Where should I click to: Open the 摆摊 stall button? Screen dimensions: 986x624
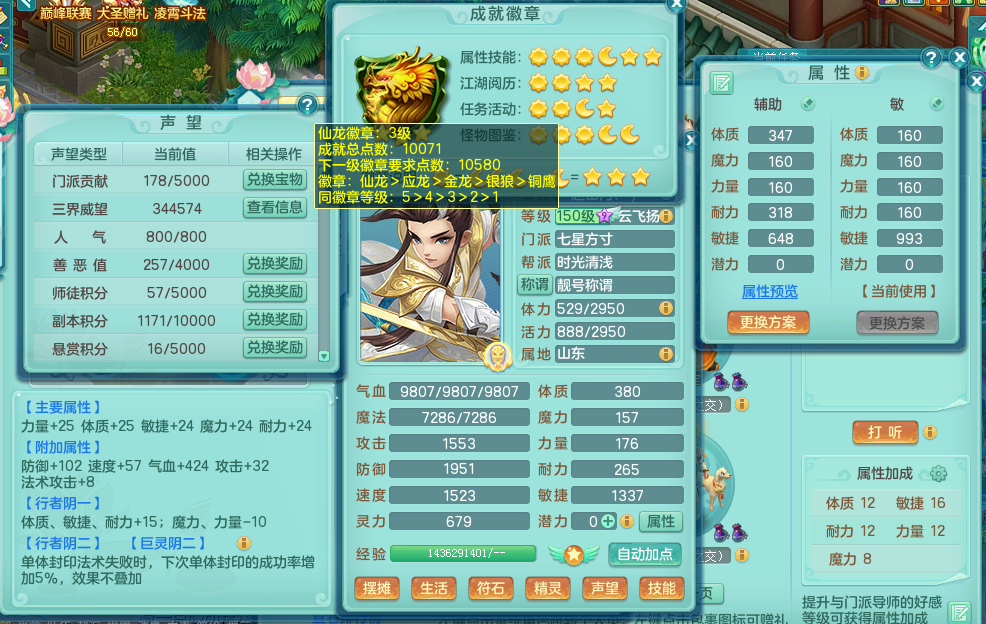(377, 589)
